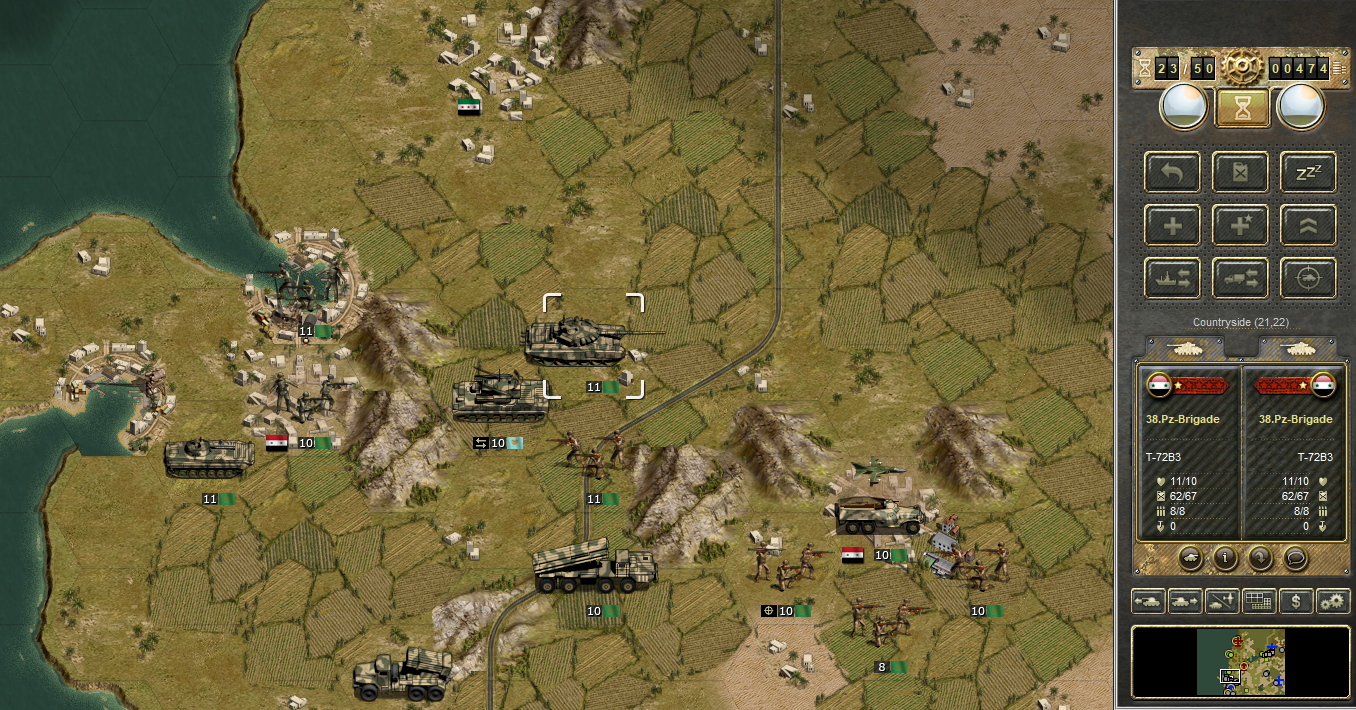Undo the last move with the arrow button
Image resolution: width=1356 pixels, height=710 pixels.
click(x=1172, y=172)
